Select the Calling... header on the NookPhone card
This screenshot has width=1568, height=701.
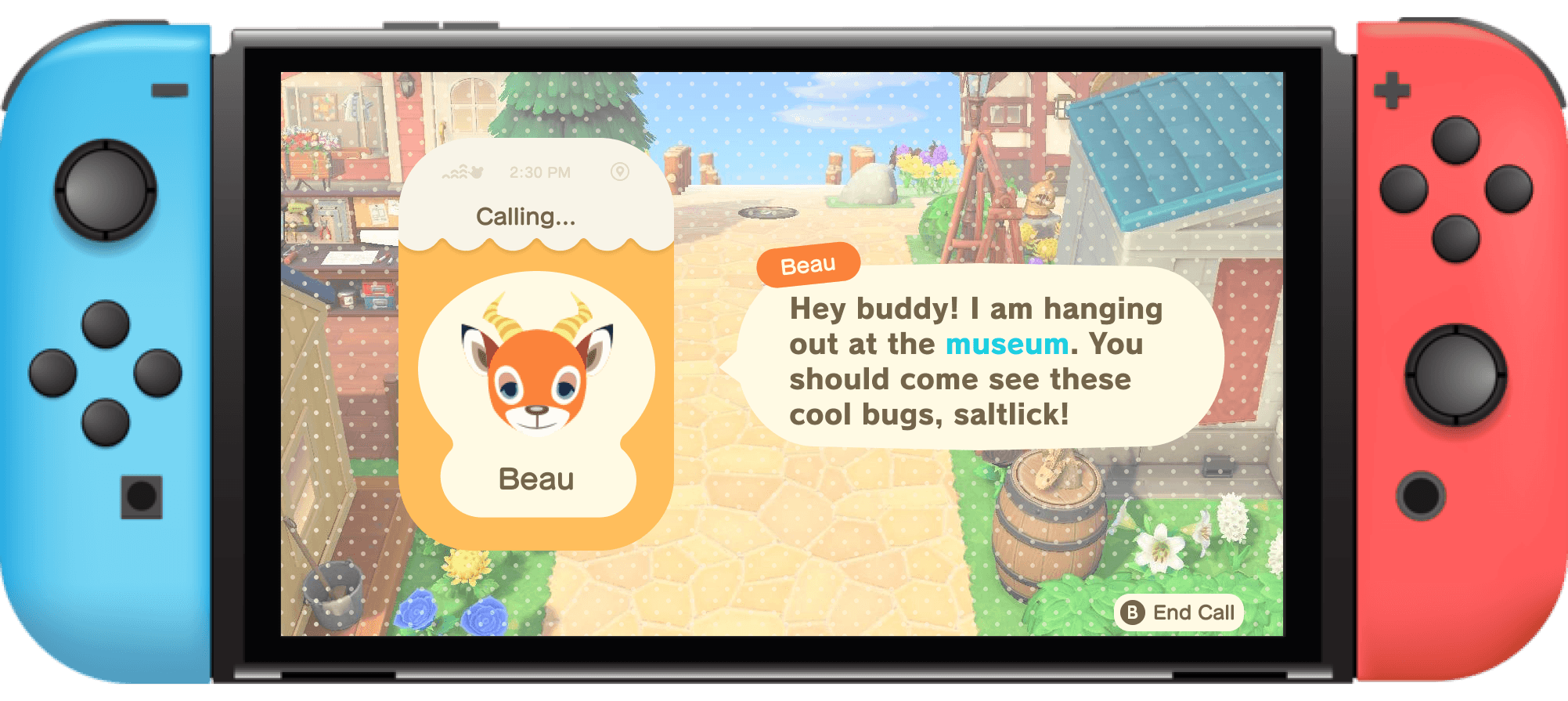pos(526,216)
